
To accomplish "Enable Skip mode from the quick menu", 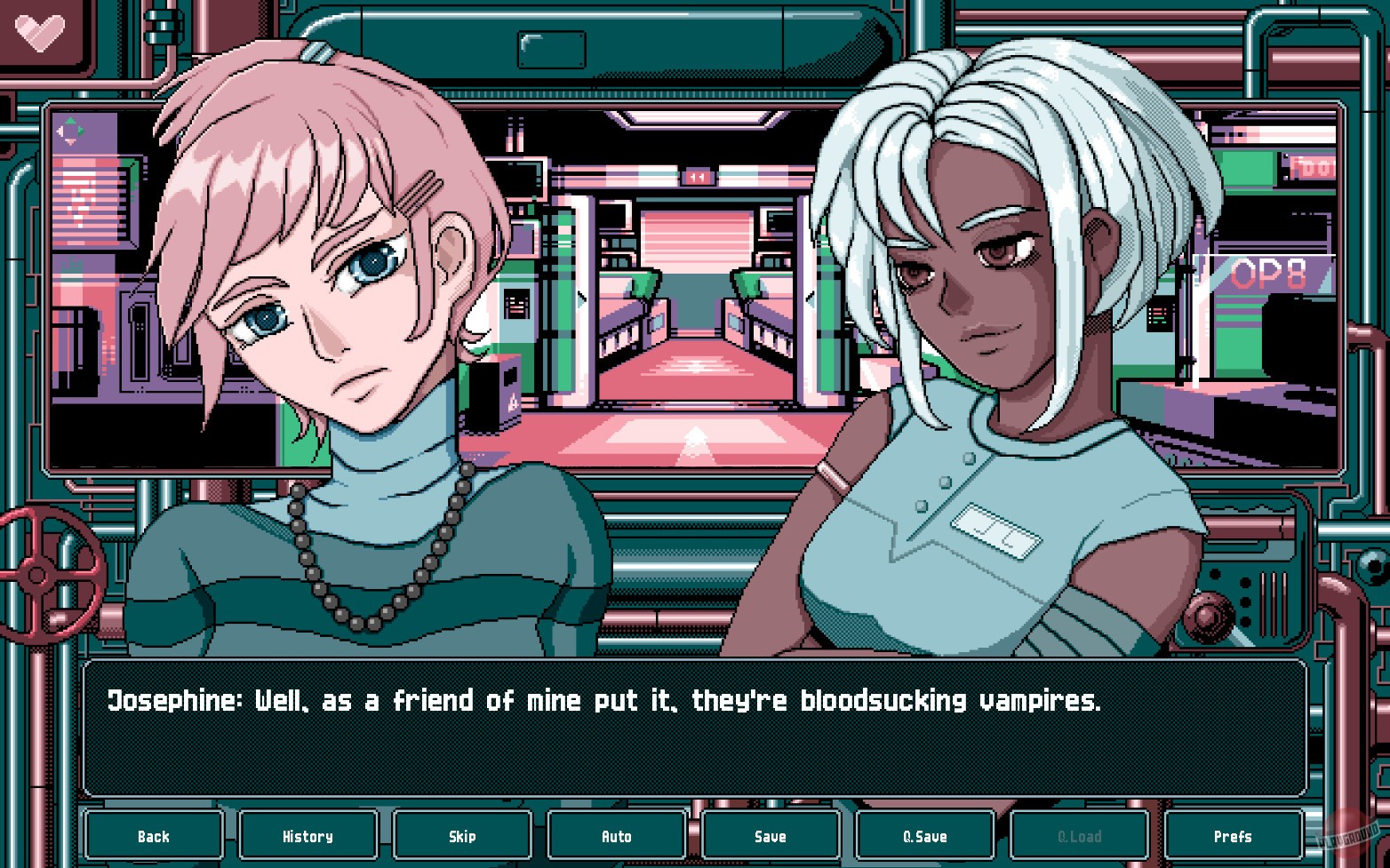I will 462,835.
